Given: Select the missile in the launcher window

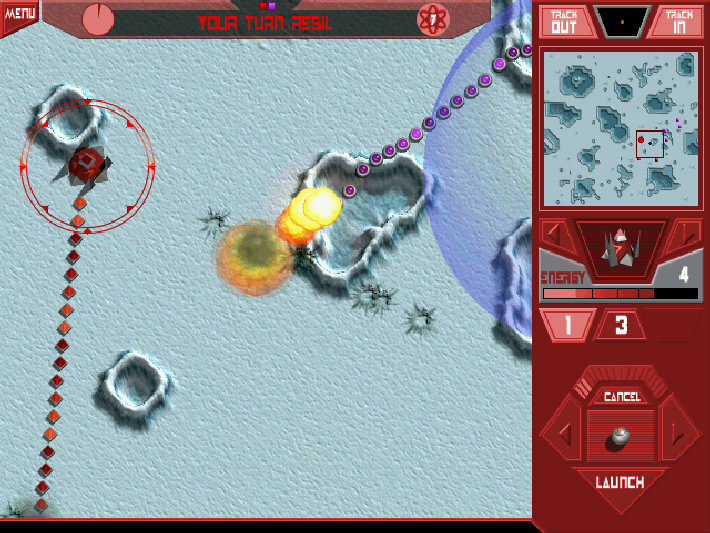Looking at the screenshot, I should pyautogui.click(x=621, y=436).
